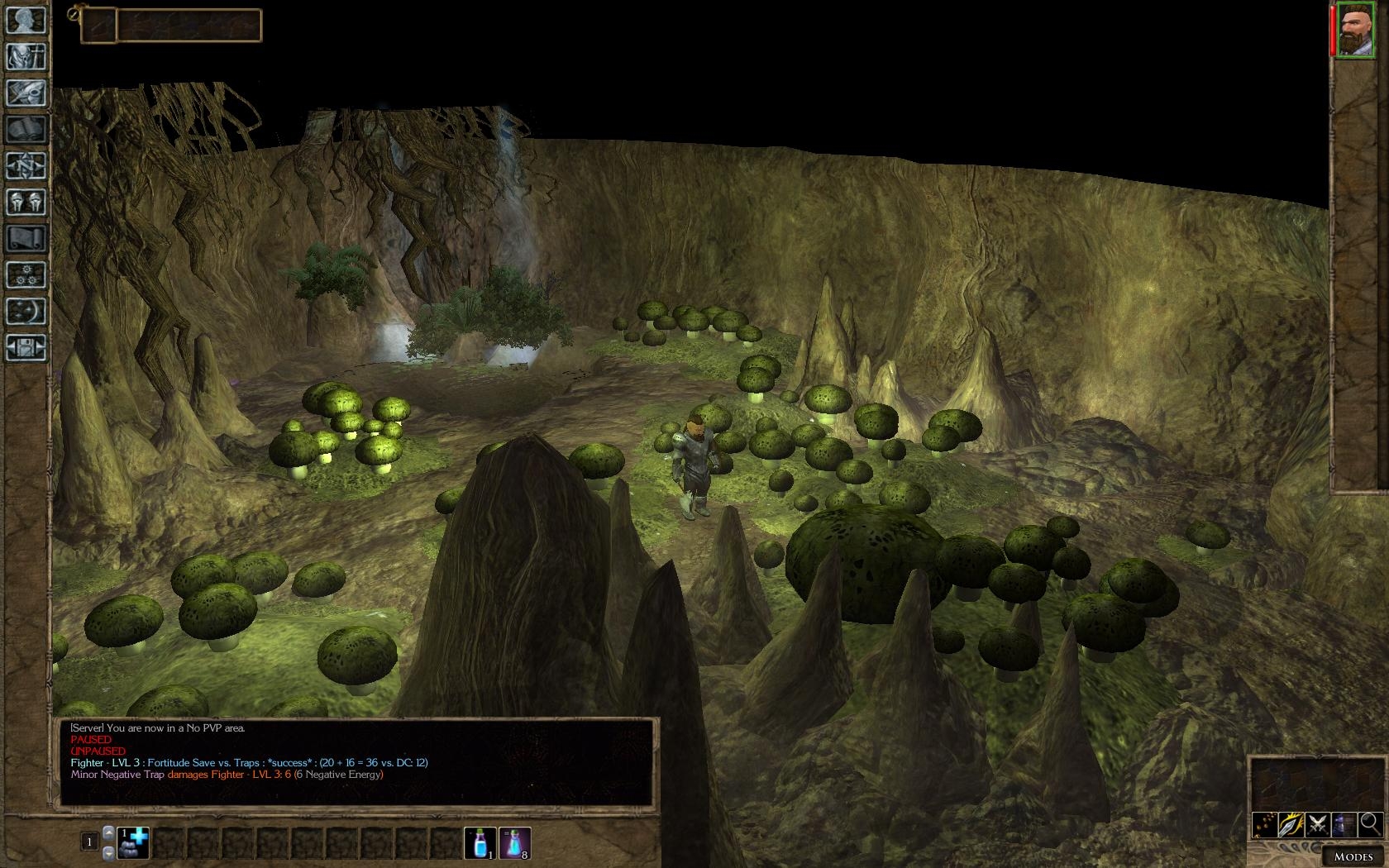Screen dimensions: 1389x868
Task: Use the blue potion with count 1
Action: pyautogui.click(x=480, y=842)
